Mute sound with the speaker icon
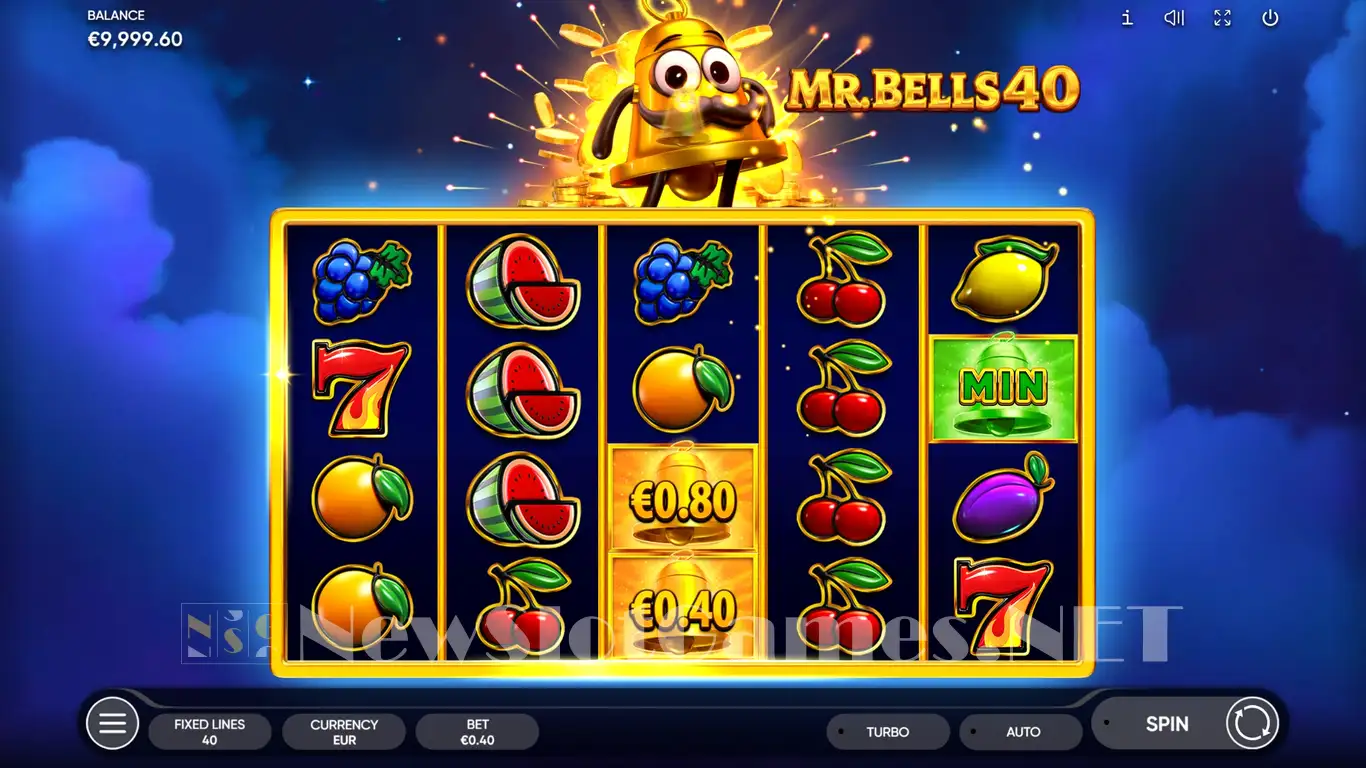 pos(1174,18)
